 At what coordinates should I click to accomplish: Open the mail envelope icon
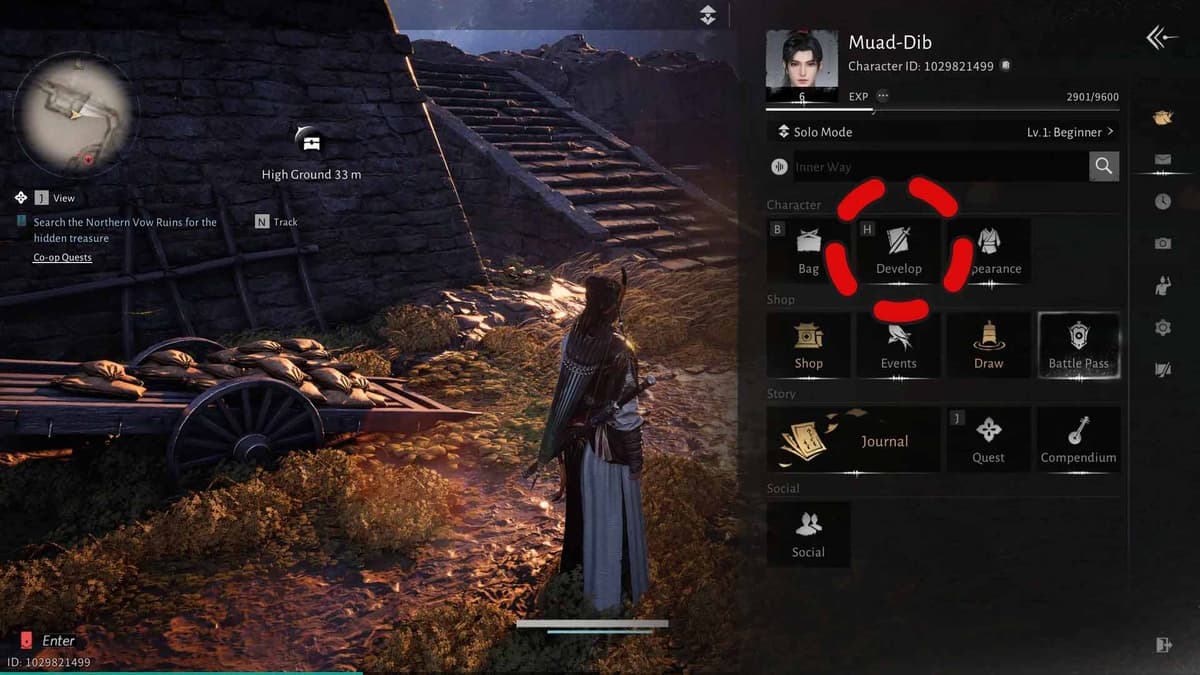click(1162, 159)
